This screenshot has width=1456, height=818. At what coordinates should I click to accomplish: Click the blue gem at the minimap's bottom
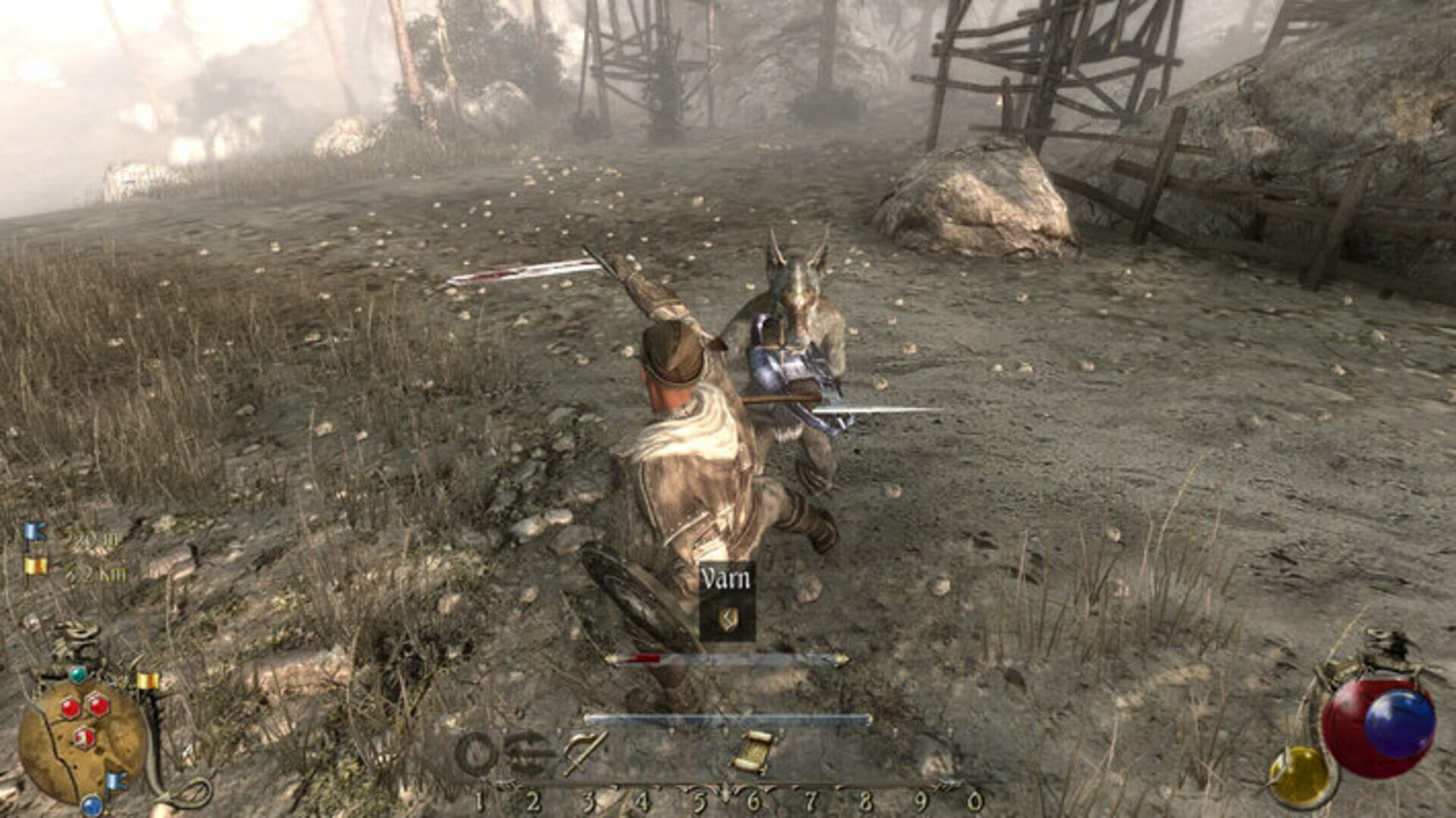pos(90,806)
